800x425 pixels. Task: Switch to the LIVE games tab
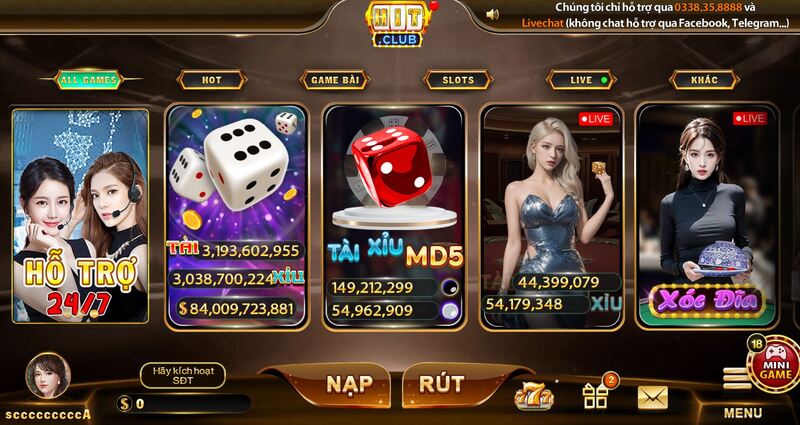pyautogui.click(x=582, y=80)
